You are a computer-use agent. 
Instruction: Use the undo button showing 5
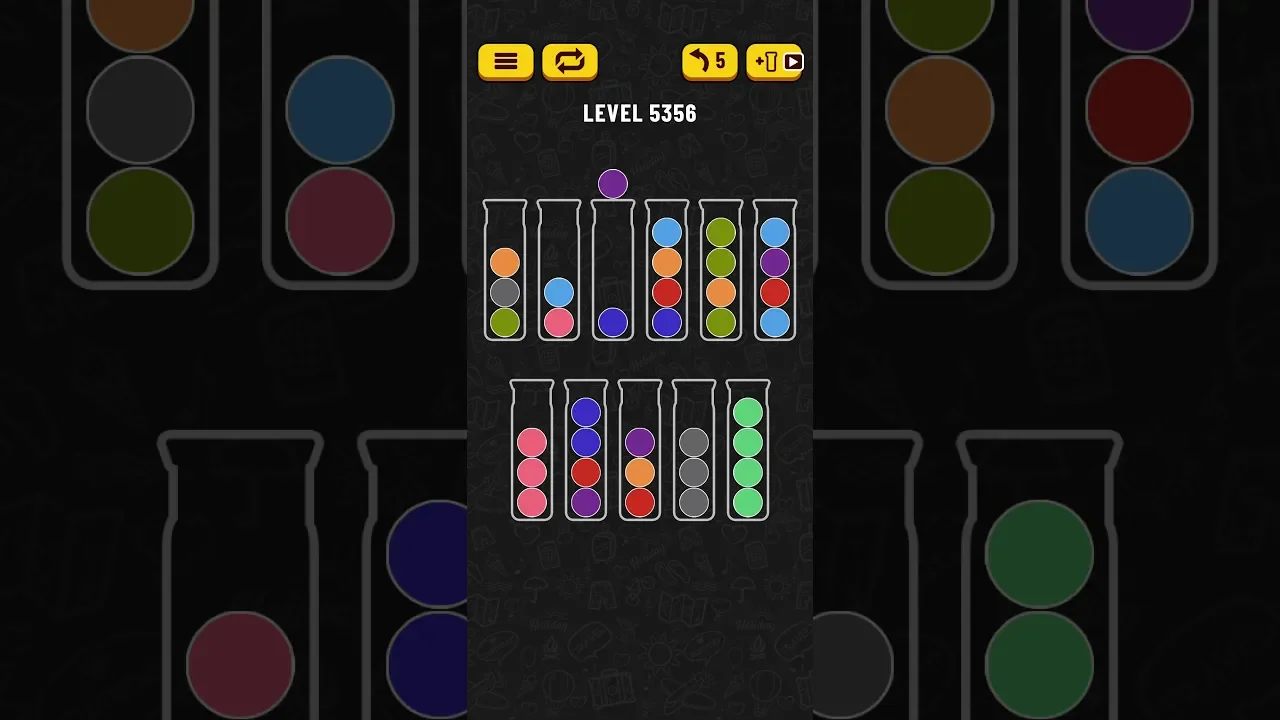click(x=709, y=62)
